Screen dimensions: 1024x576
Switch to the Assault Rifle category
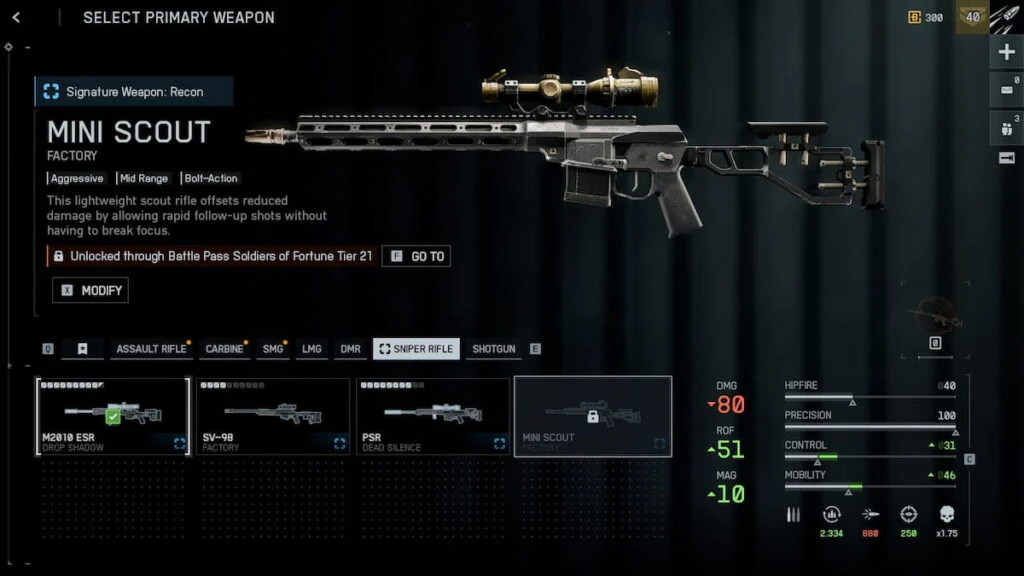coord(151,349)
